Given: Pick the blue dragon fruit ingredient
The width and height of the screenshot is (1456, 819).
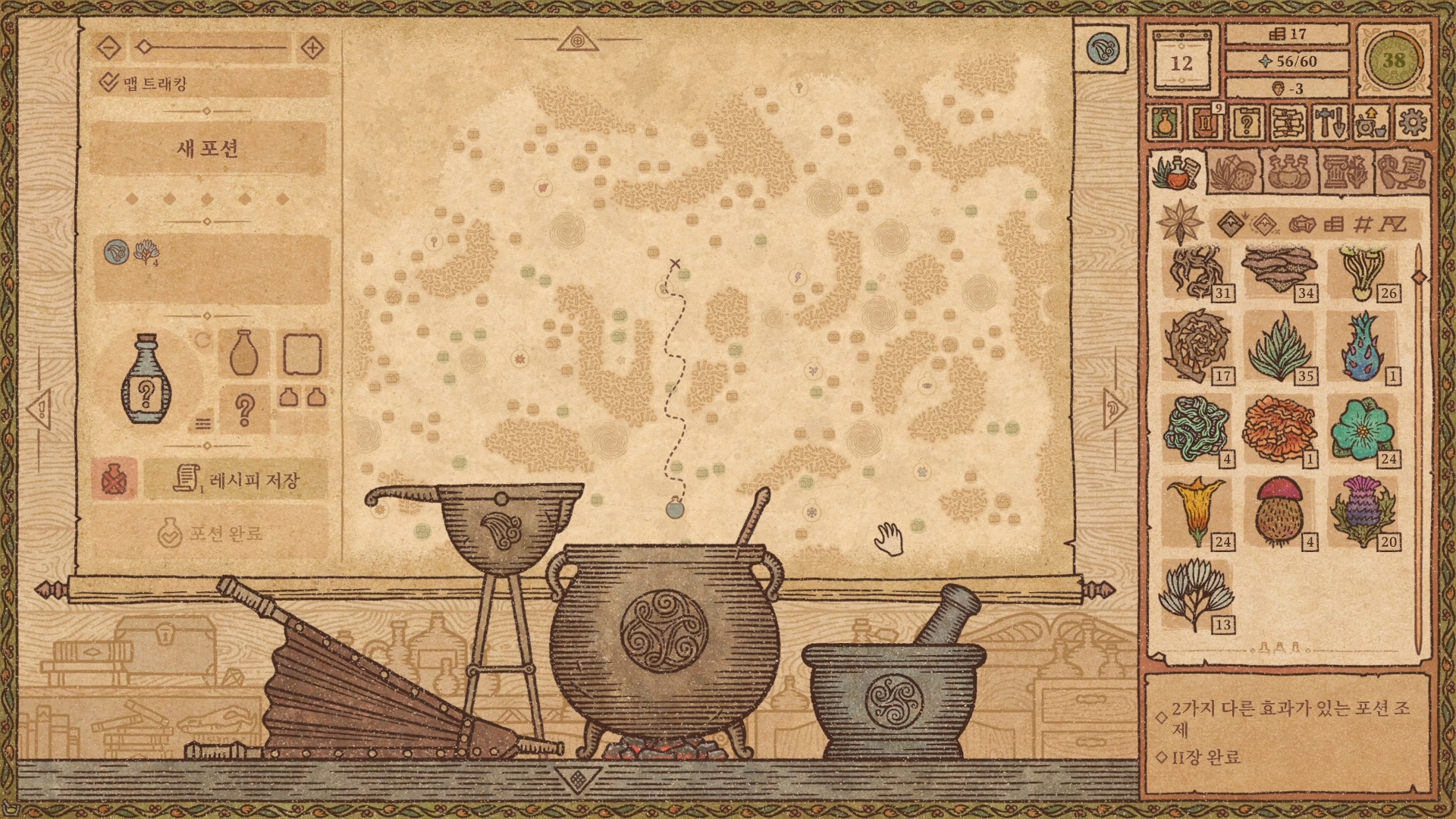Looking at the screenshot, I should [1362, 346].
